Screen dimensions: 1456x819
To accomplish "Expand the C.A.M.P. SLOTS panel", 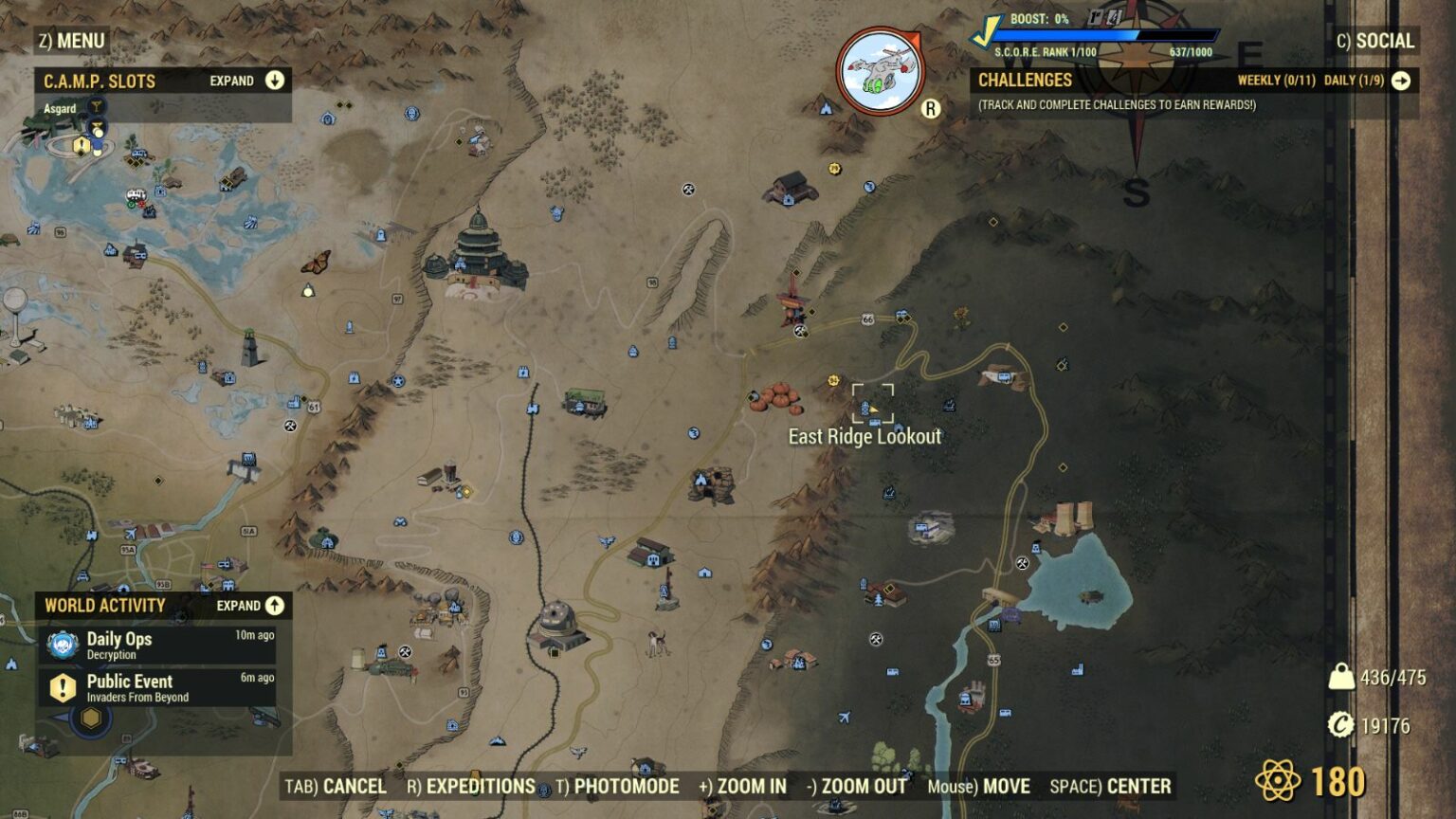I will [274, 81].
